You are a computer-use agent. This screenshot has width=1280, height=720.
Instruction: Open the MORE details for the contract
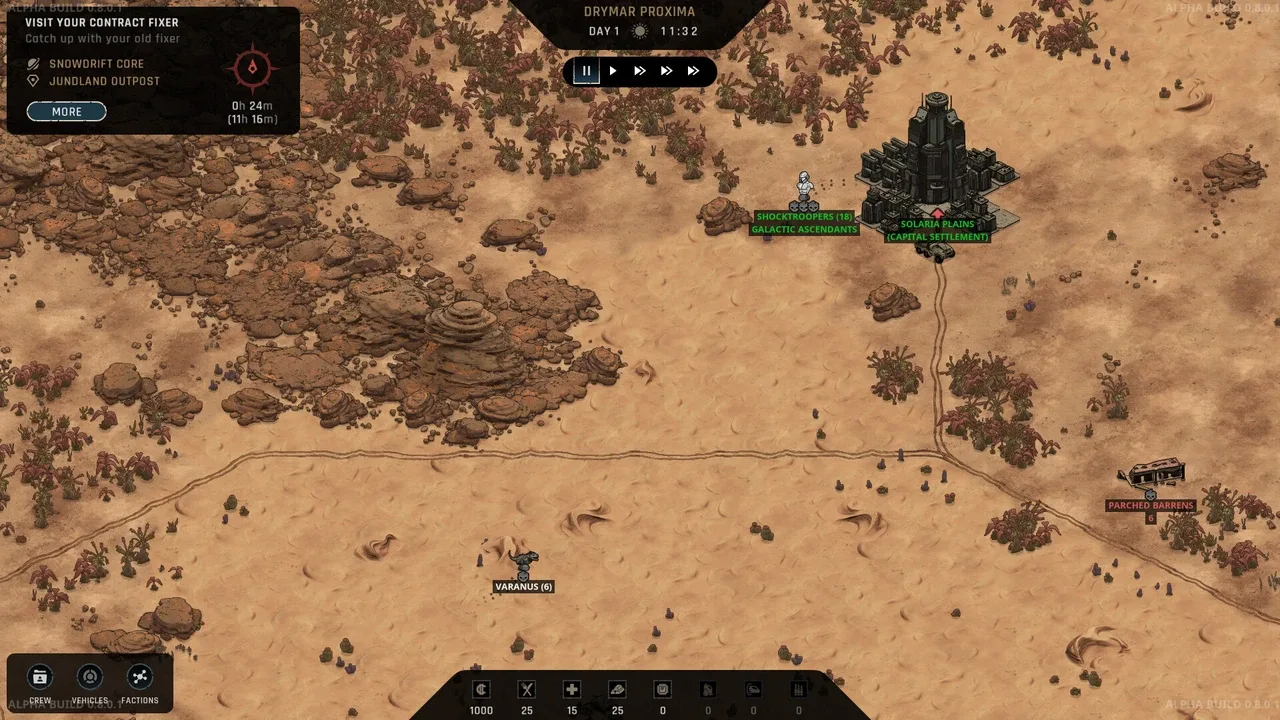point(66,111)
